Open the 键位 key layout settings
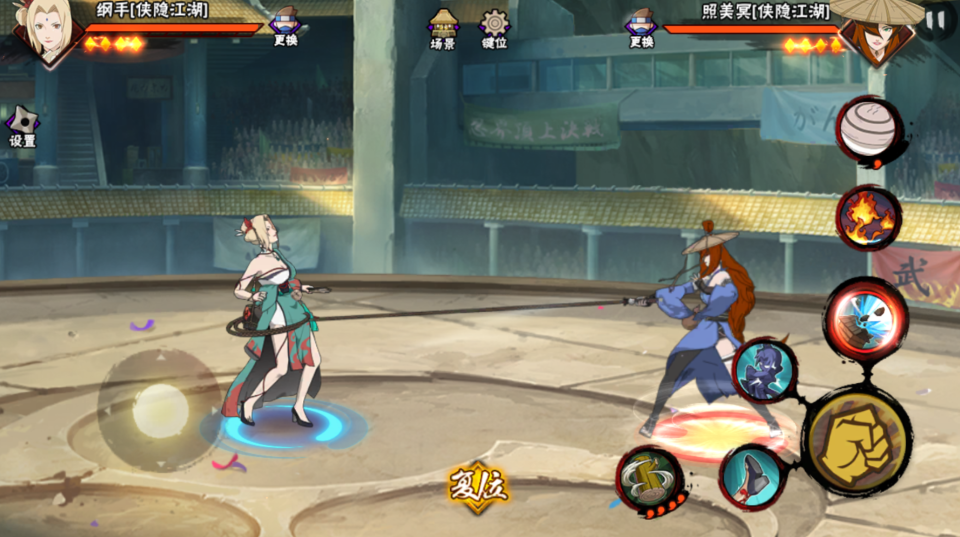The width and height of the screenshot is (960, 537). 494,28
